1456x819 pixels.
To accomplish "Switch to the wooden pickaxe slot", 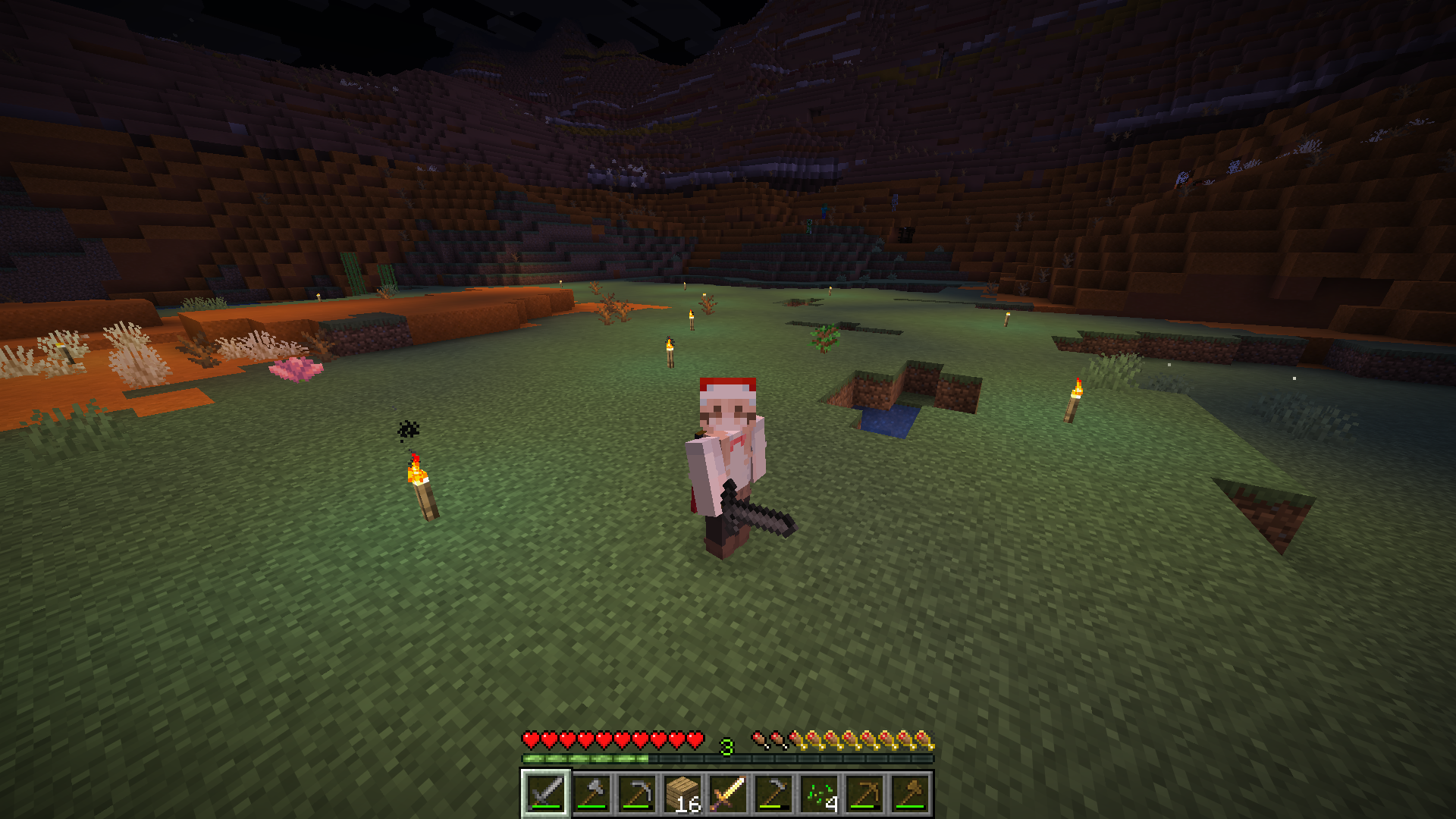I will (x=864, y=794).
